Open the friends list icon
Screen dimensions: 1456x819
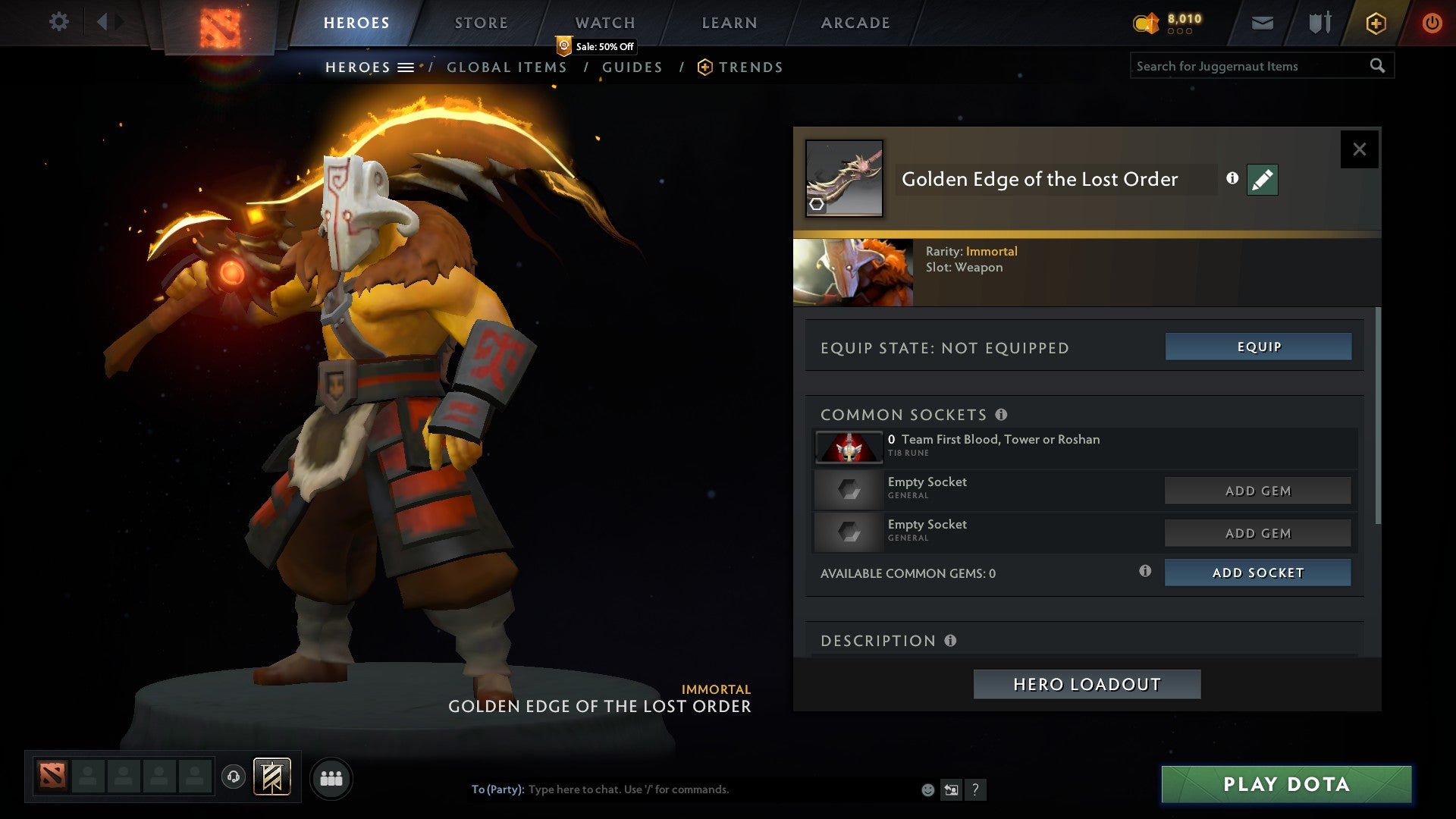coord(331,778)
